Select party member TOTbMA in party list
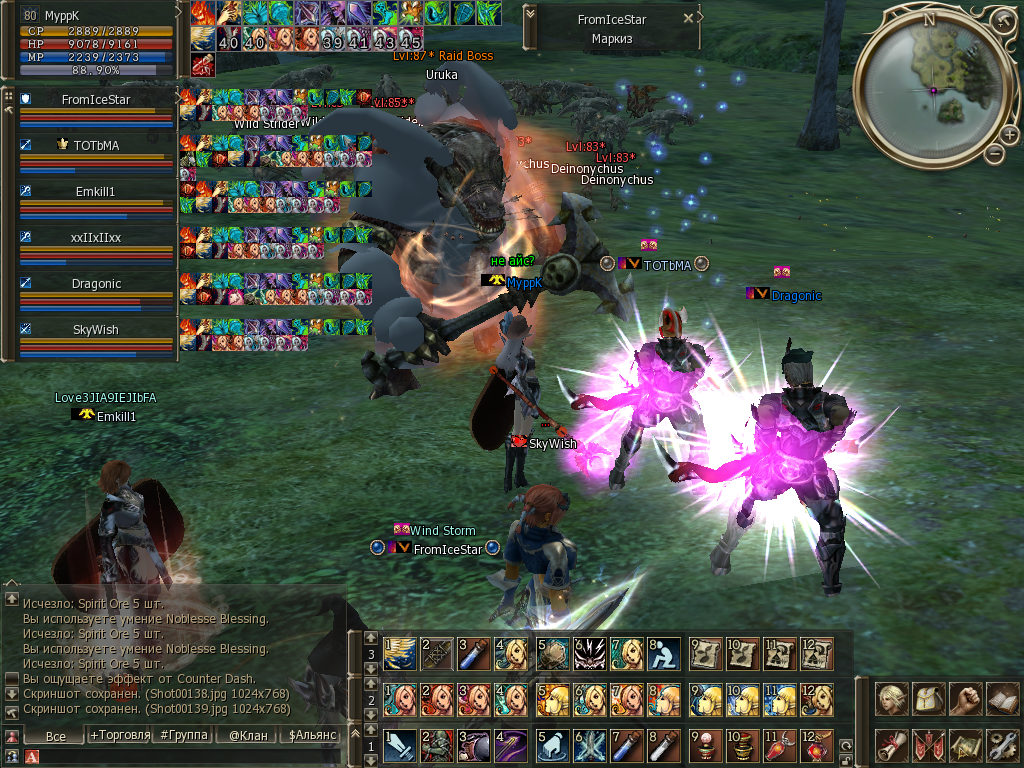 pos(96,146)
